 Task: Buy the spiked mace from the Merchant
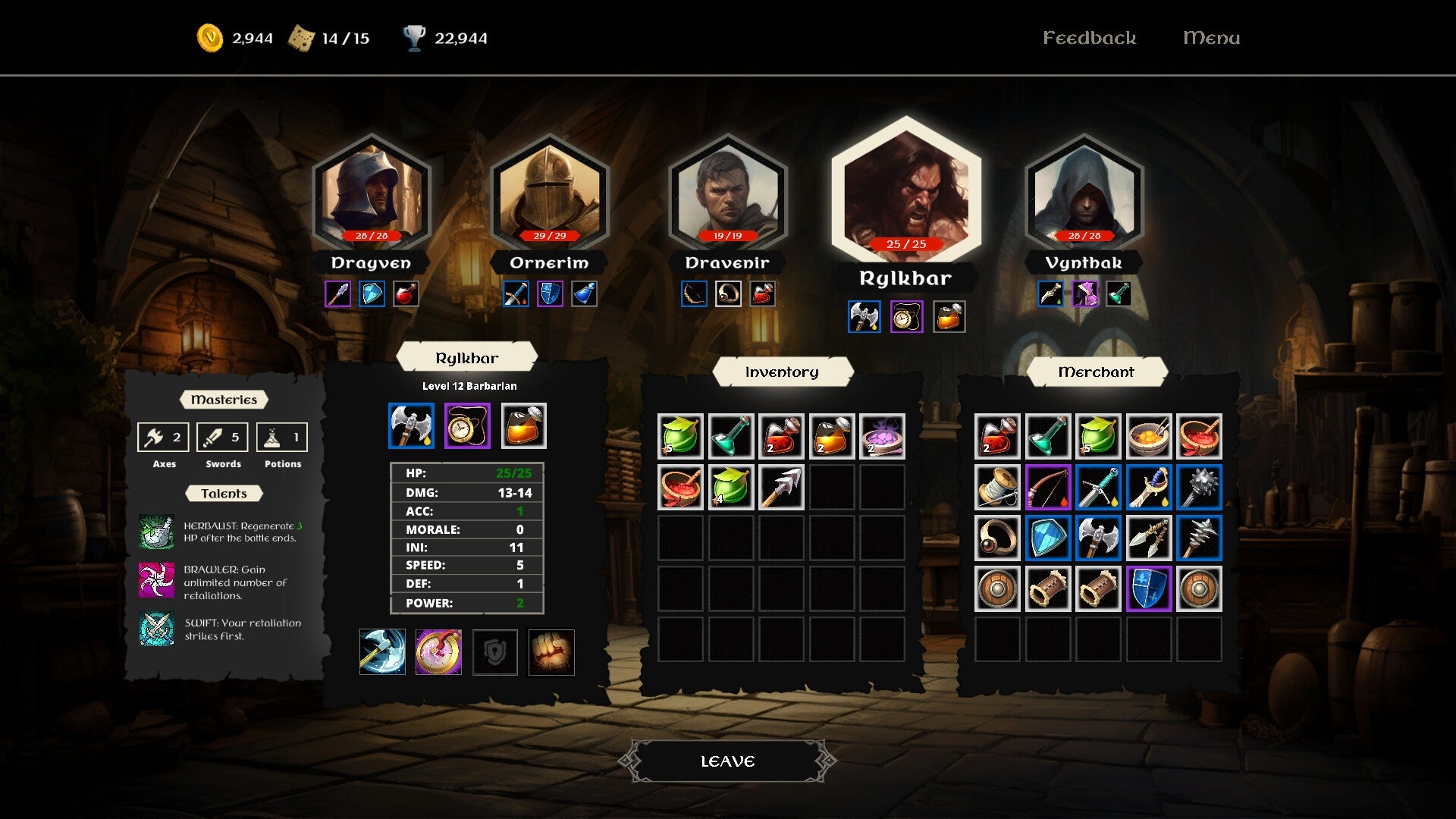coord(1199,488)
